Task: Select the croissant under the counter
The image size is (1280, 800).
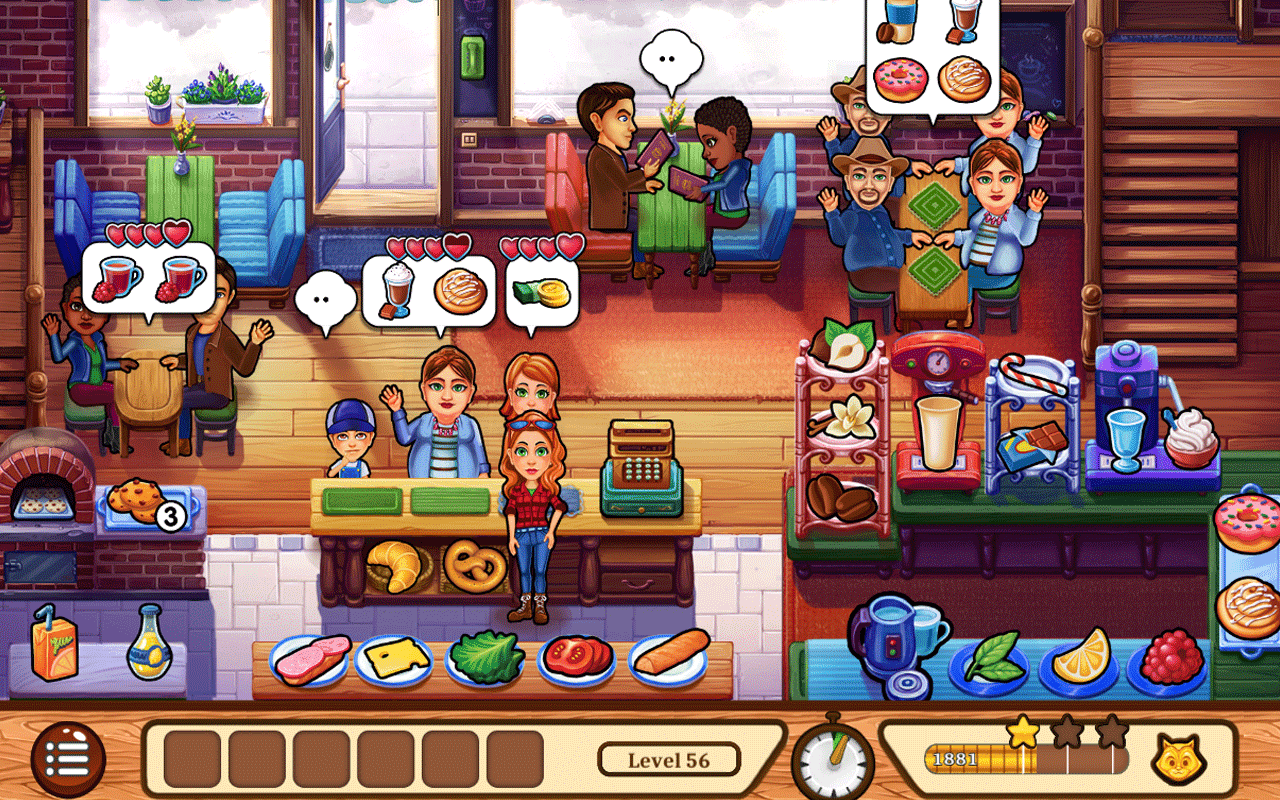Action: coord(394,566)
